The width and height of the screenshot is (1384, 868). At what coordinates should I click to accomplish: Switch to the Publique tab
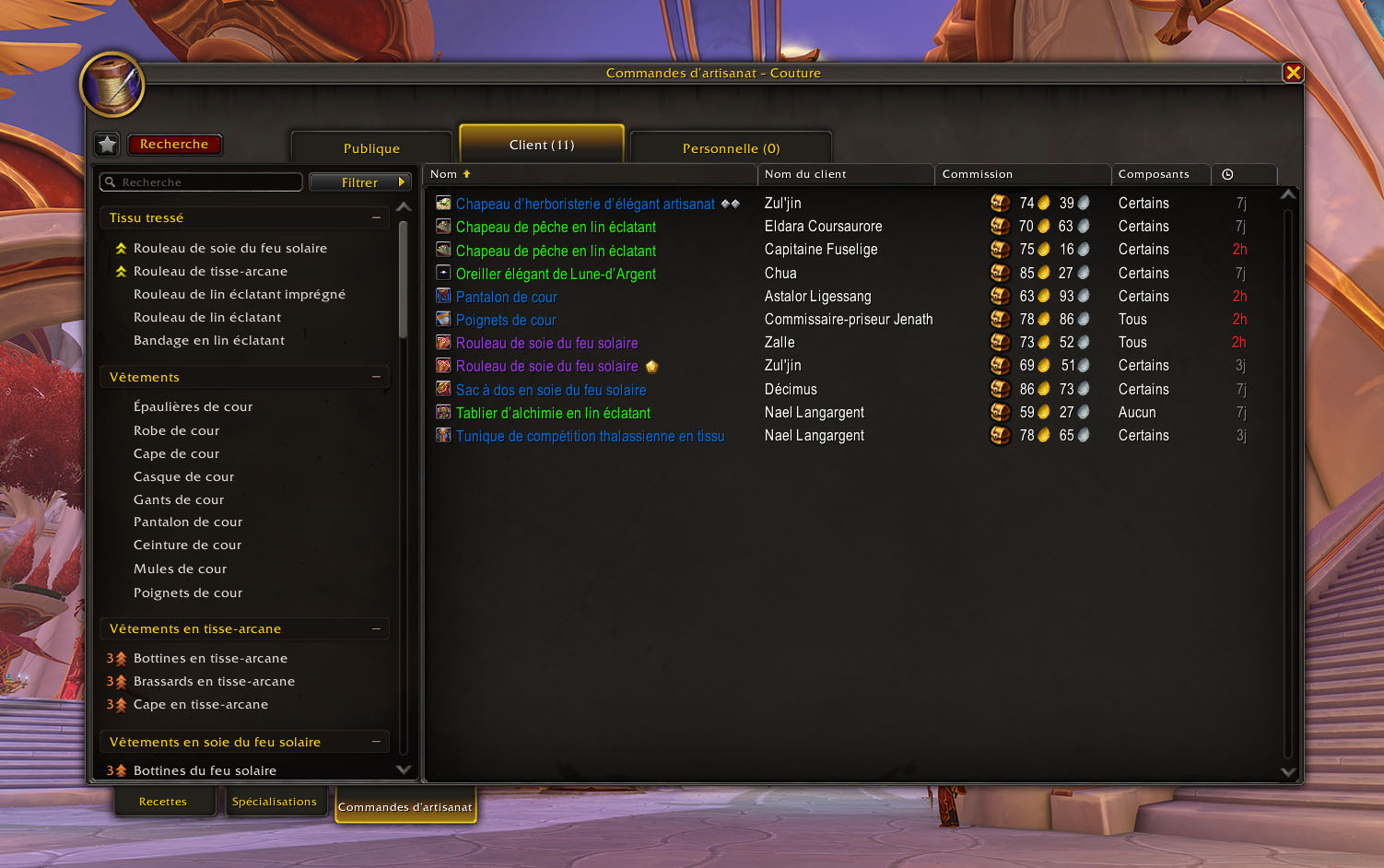click(x=371, y=148)
